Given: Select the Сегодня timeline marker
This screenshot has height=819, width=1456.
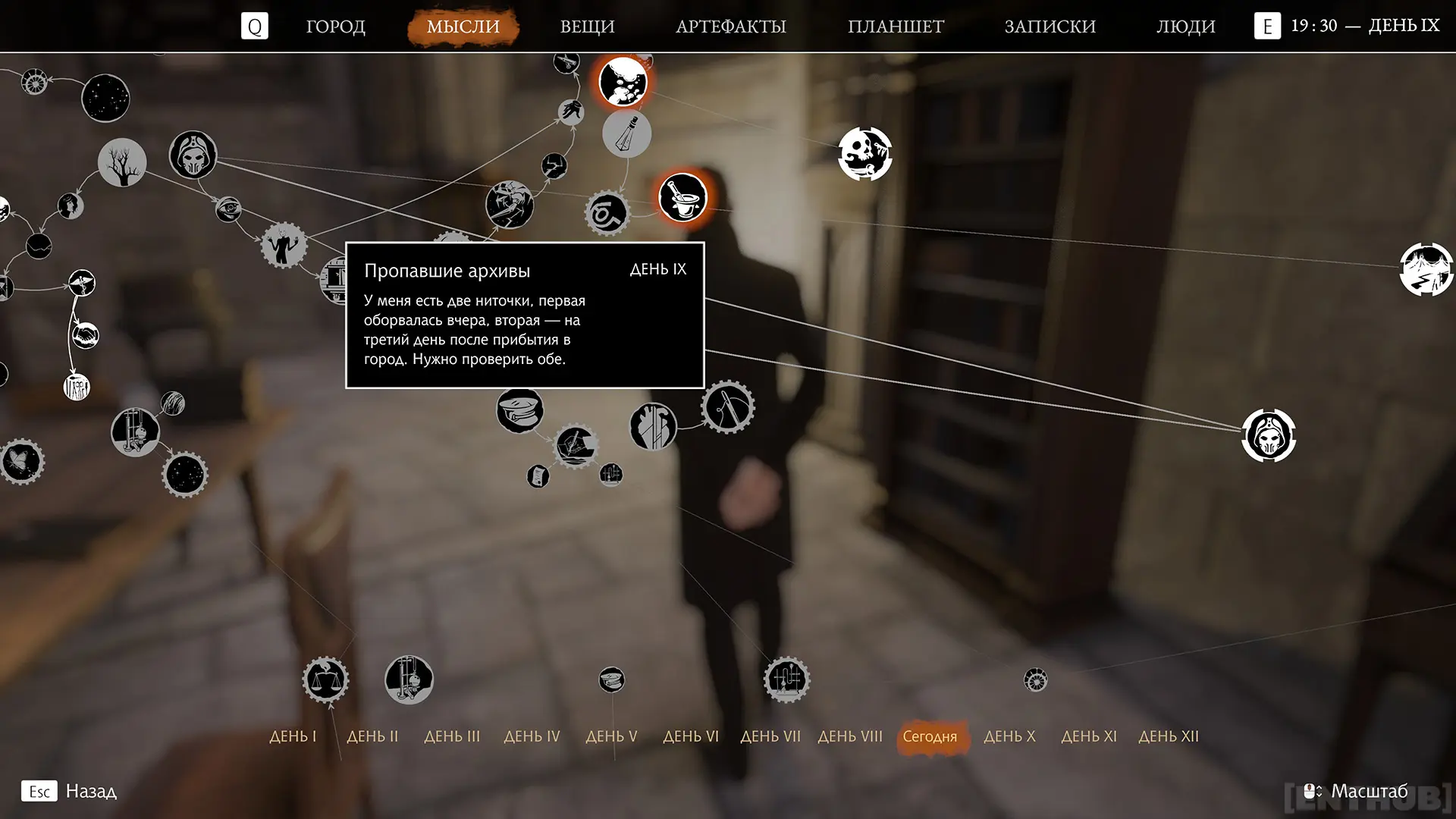Looking at the screenshot, I should 930,736.
